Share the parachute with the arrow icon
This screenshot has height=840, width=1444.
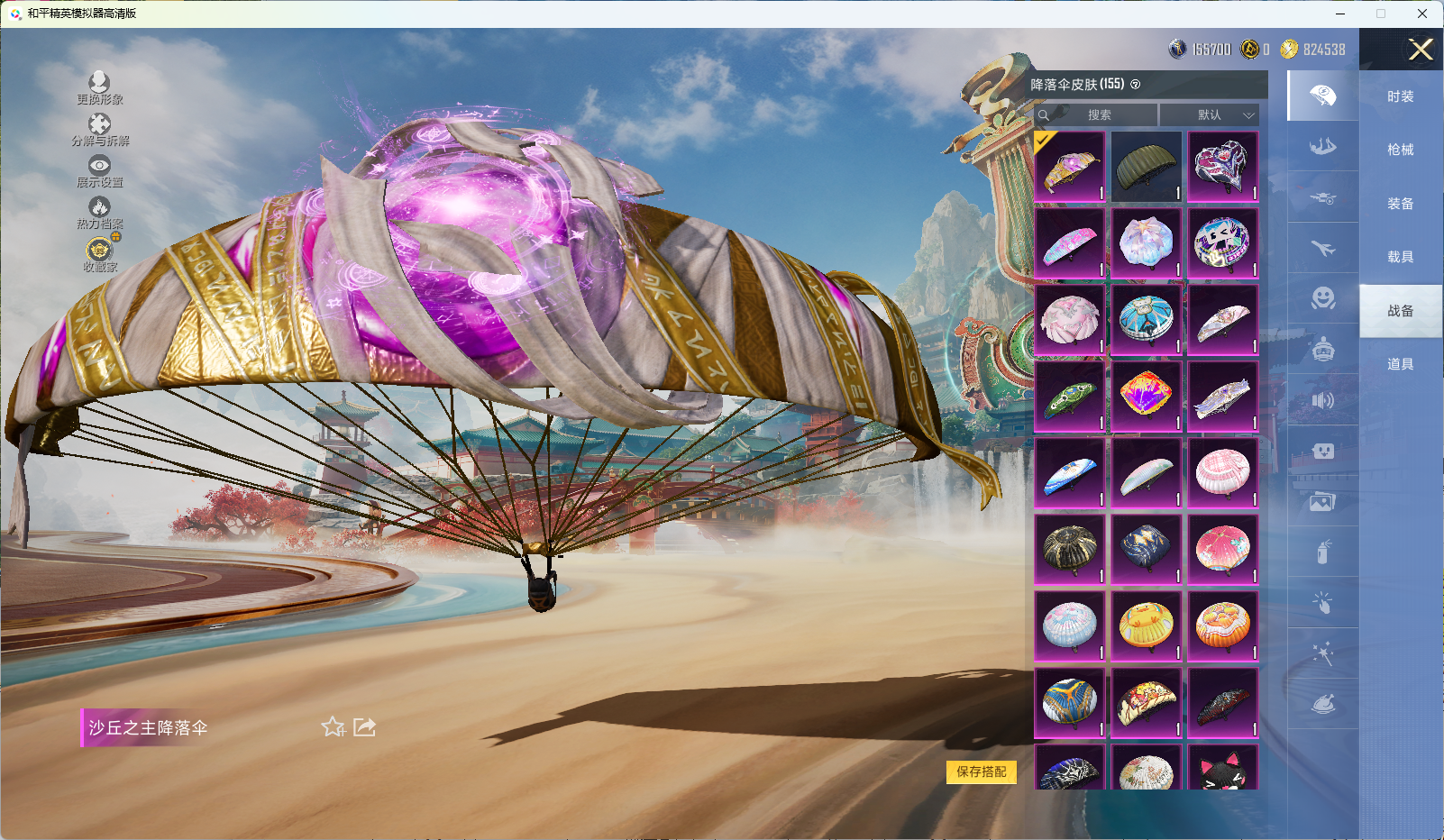364,726
